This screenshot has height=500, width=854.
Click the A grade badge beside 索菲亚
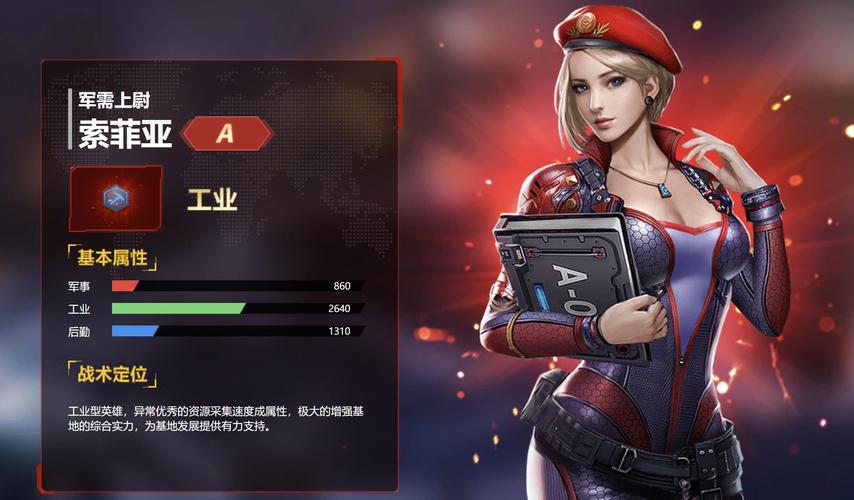pos(226,133)
